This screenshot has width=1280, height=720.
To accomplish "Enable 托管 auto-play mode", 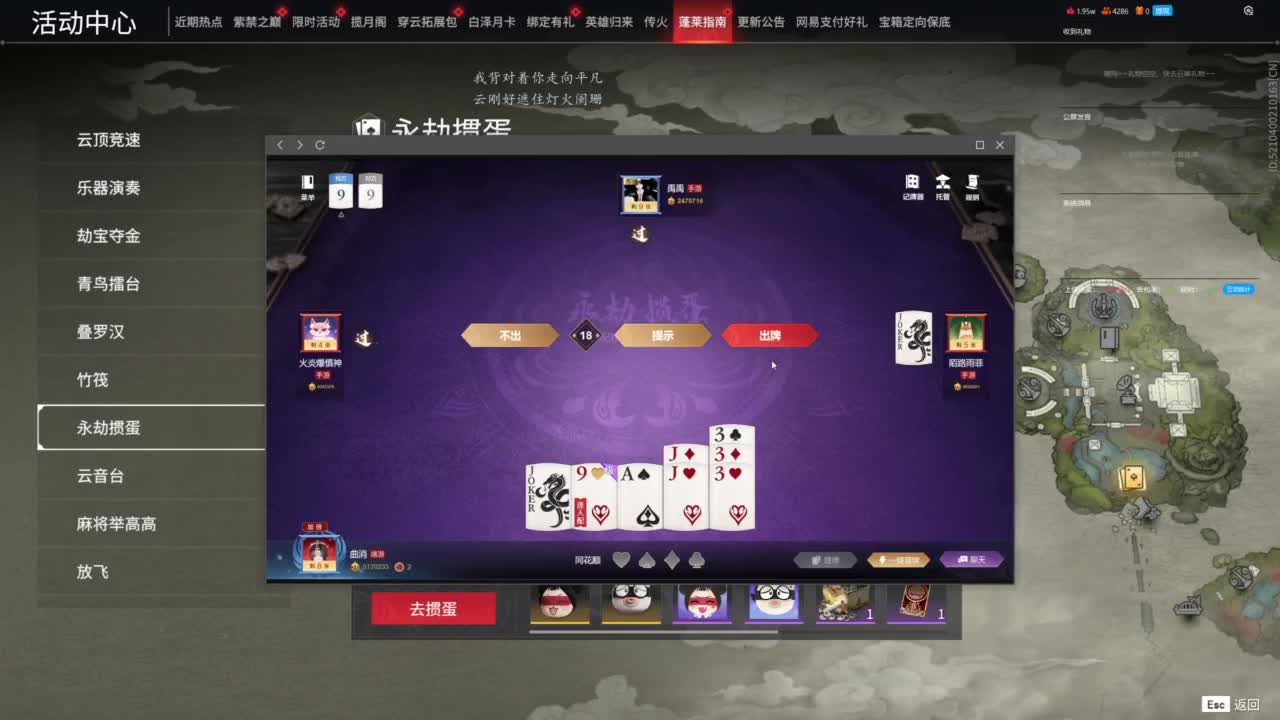I will [x=944, y=186].
